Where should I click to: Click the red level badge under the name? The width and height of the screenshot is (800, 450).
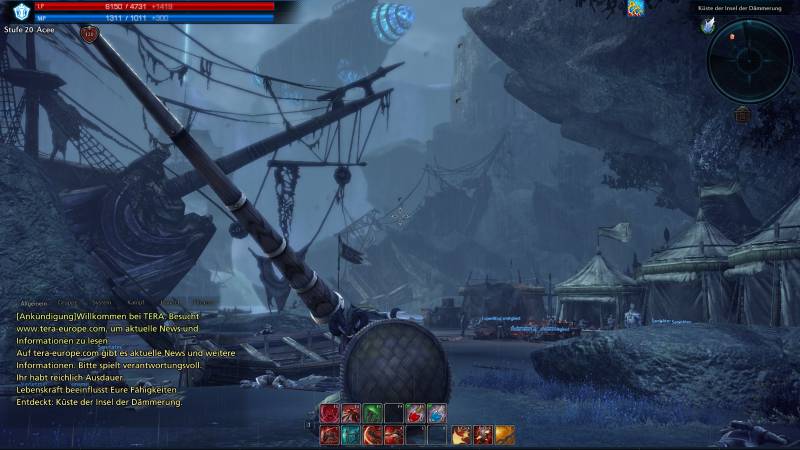[x=90, y=35]
